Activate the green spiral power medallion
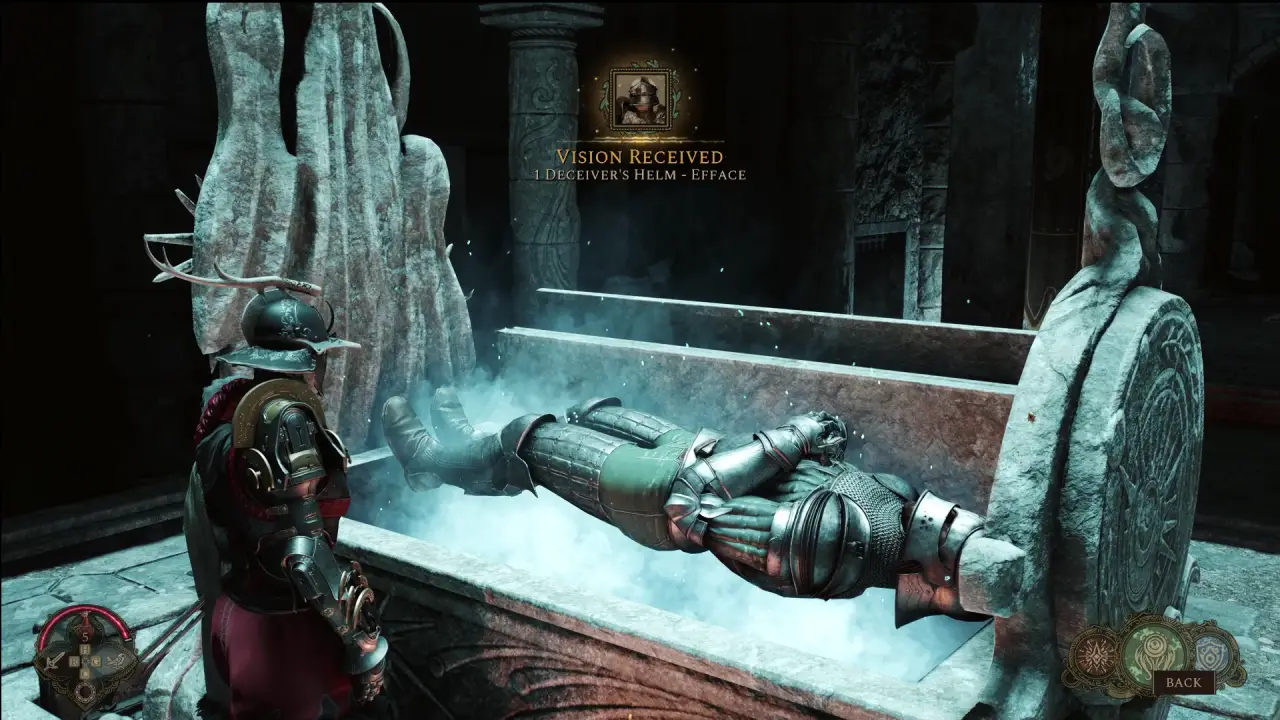Screen dimensions: 1280x720 click(1153, 646)
